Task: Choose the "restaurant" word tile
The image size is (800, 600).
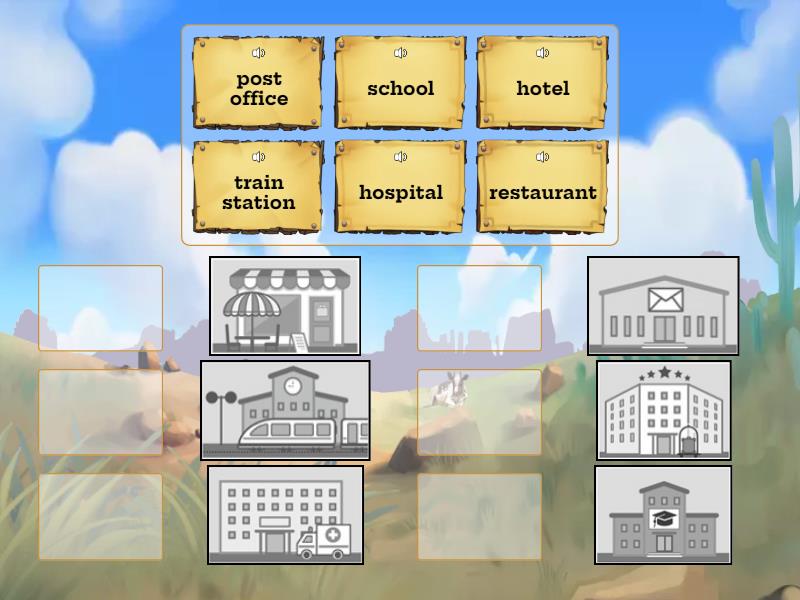Action: [542, 193]
